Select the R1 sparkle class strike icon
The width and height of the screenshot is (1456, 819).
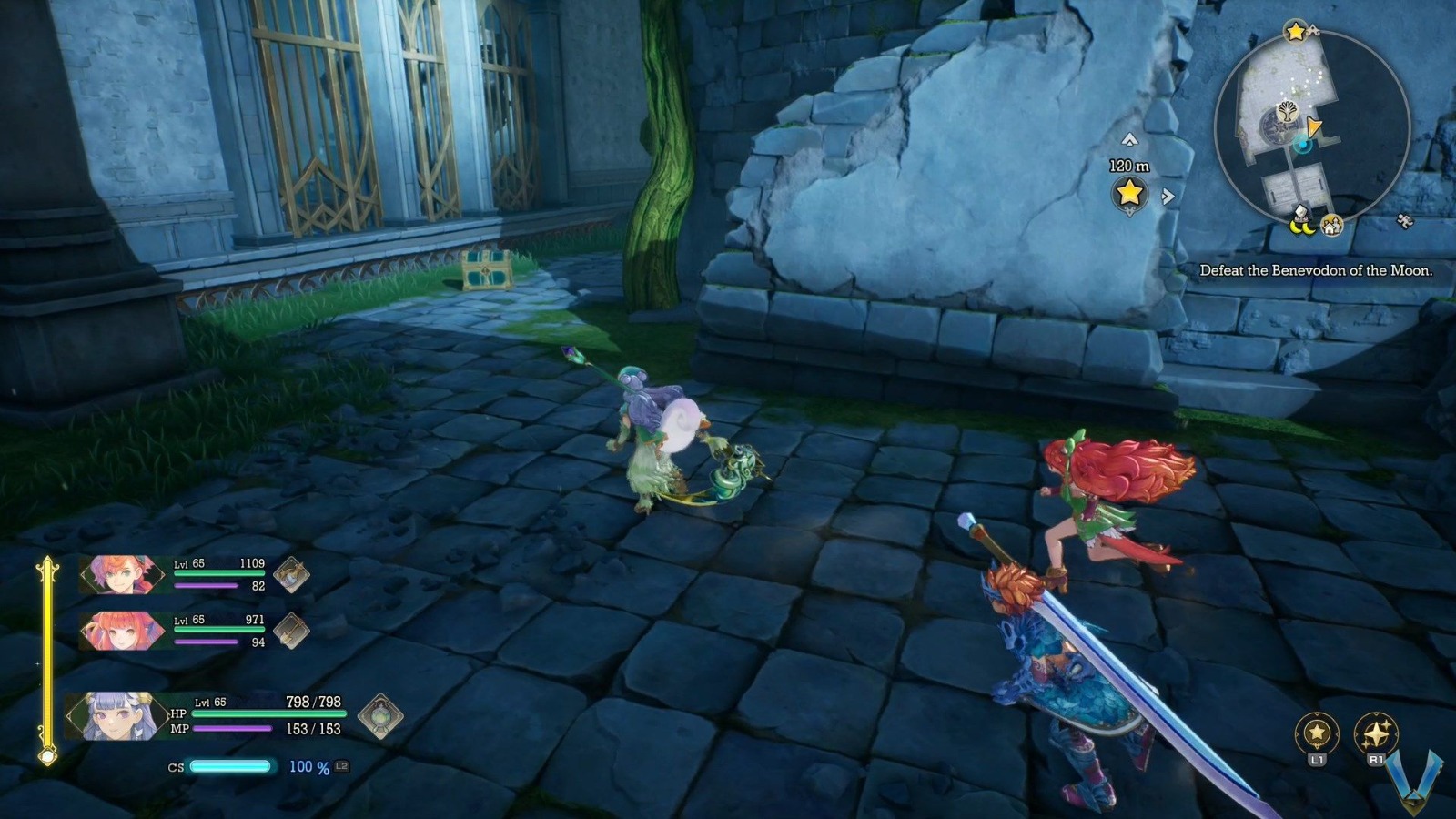1377,733
